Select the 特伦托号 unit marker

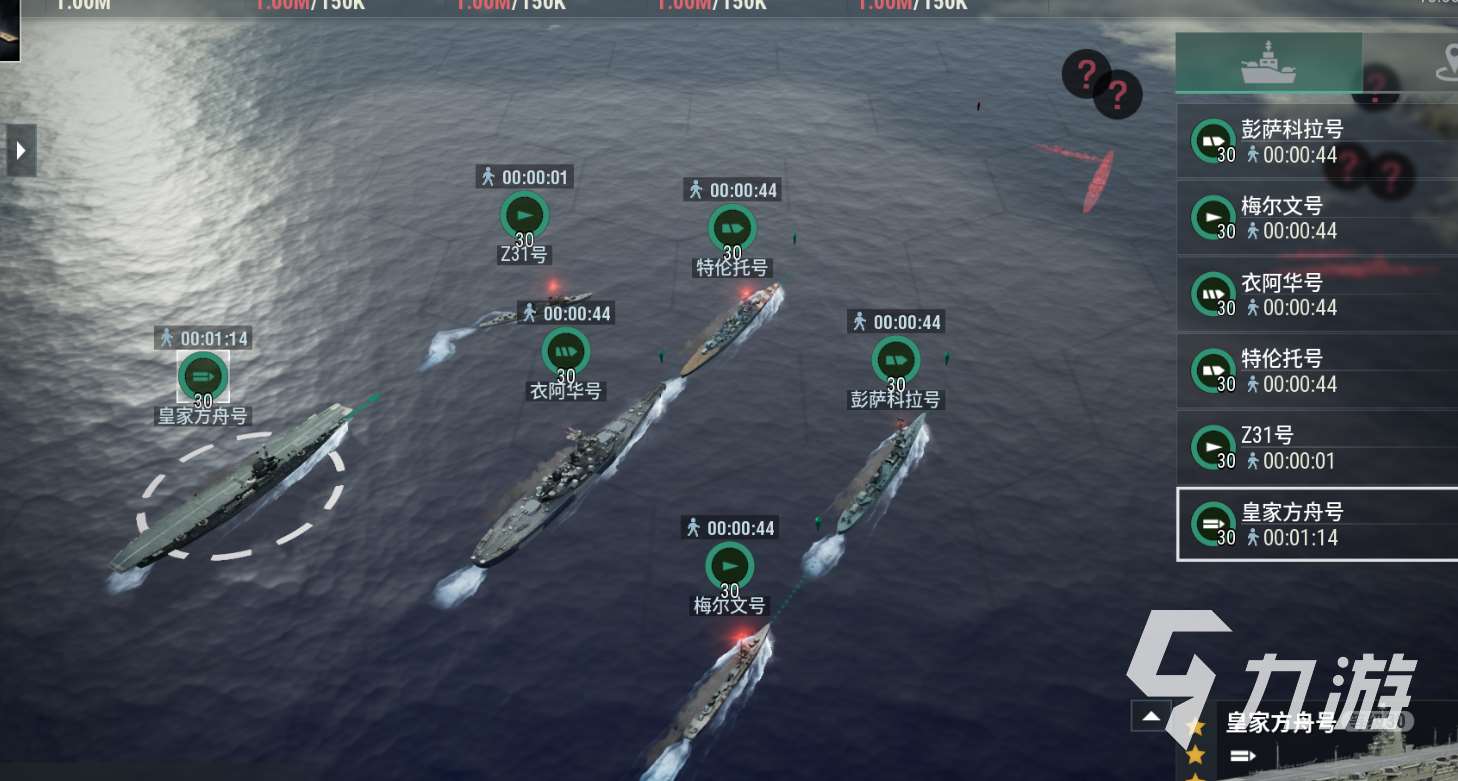[732, 228]
